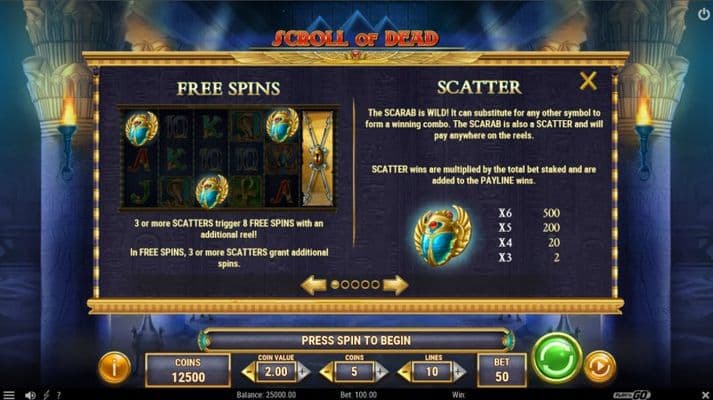Open the hamburger menu
Screen dimensions: 713x400
[x=8, y=394]
